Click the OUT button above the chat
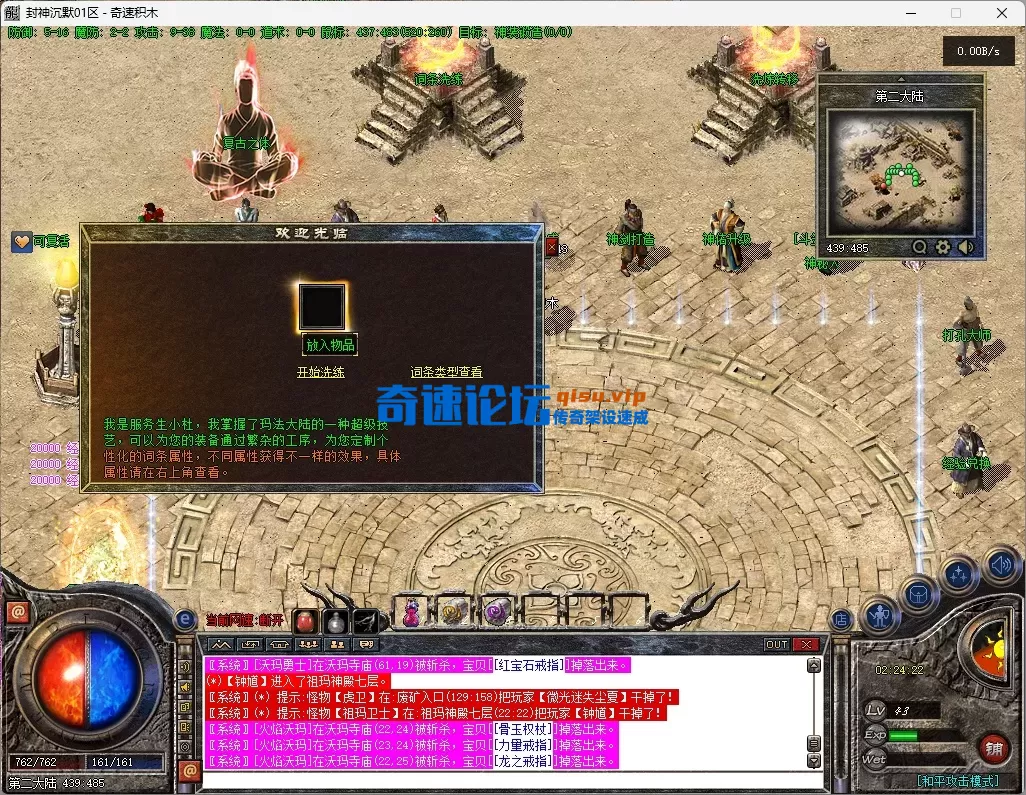Viewport: 1026px width, 795px height. coord(777,645)
